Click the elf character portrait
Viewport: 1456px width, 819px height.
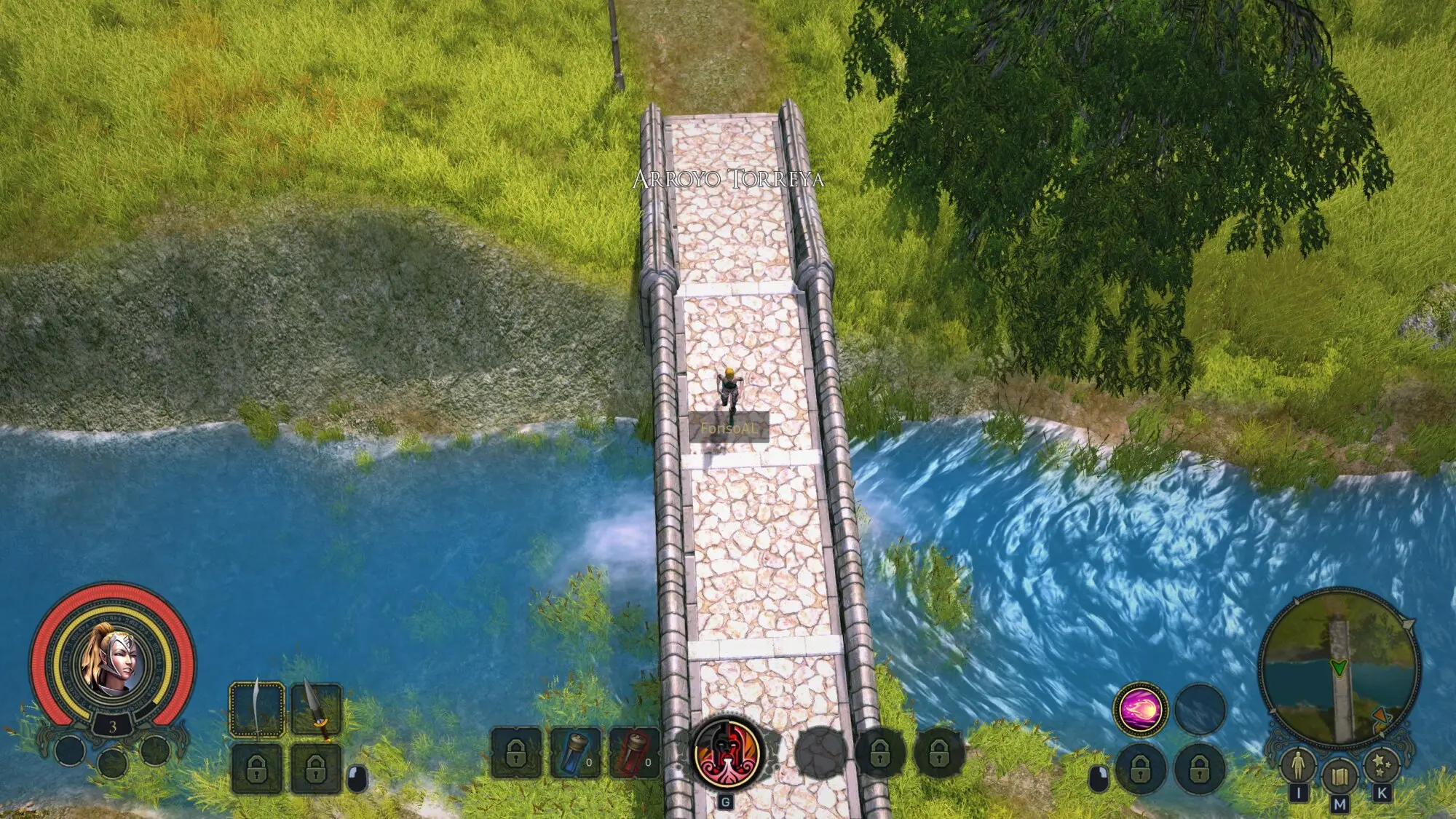pos(114,661)
